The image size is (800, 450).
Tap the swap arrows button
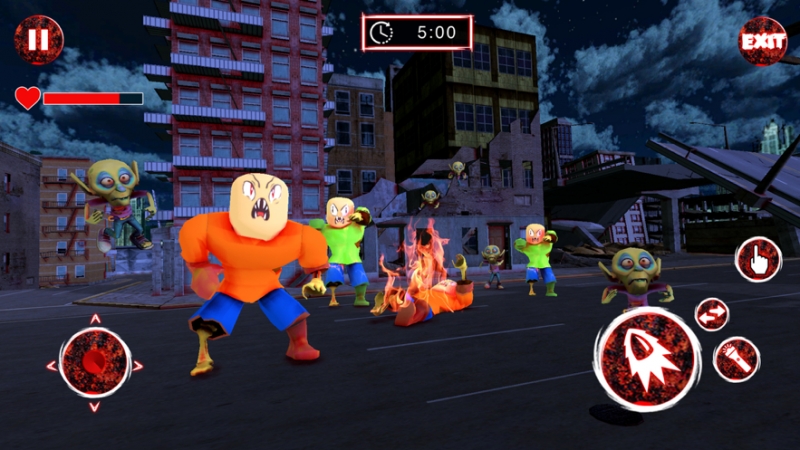coord(712,314)
